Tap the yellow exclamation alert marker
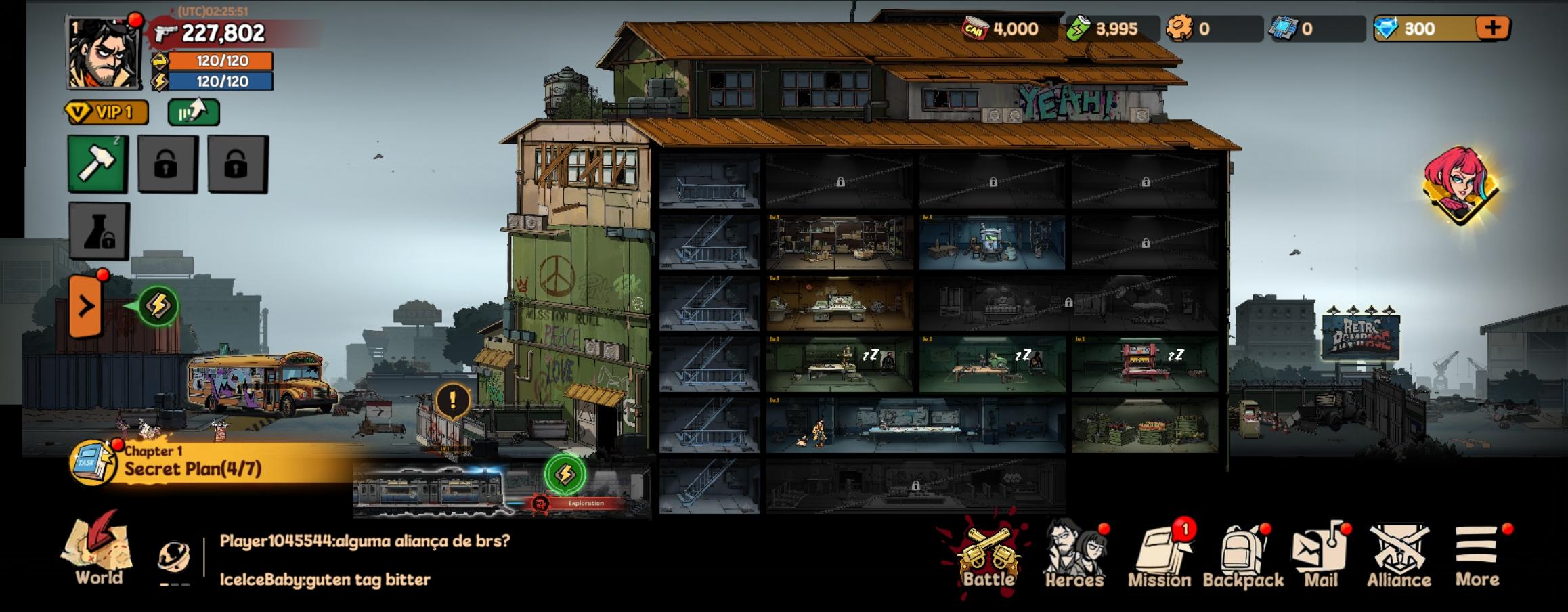The height and width of the screenshot is (612, 1568). [x=452, y=400]
